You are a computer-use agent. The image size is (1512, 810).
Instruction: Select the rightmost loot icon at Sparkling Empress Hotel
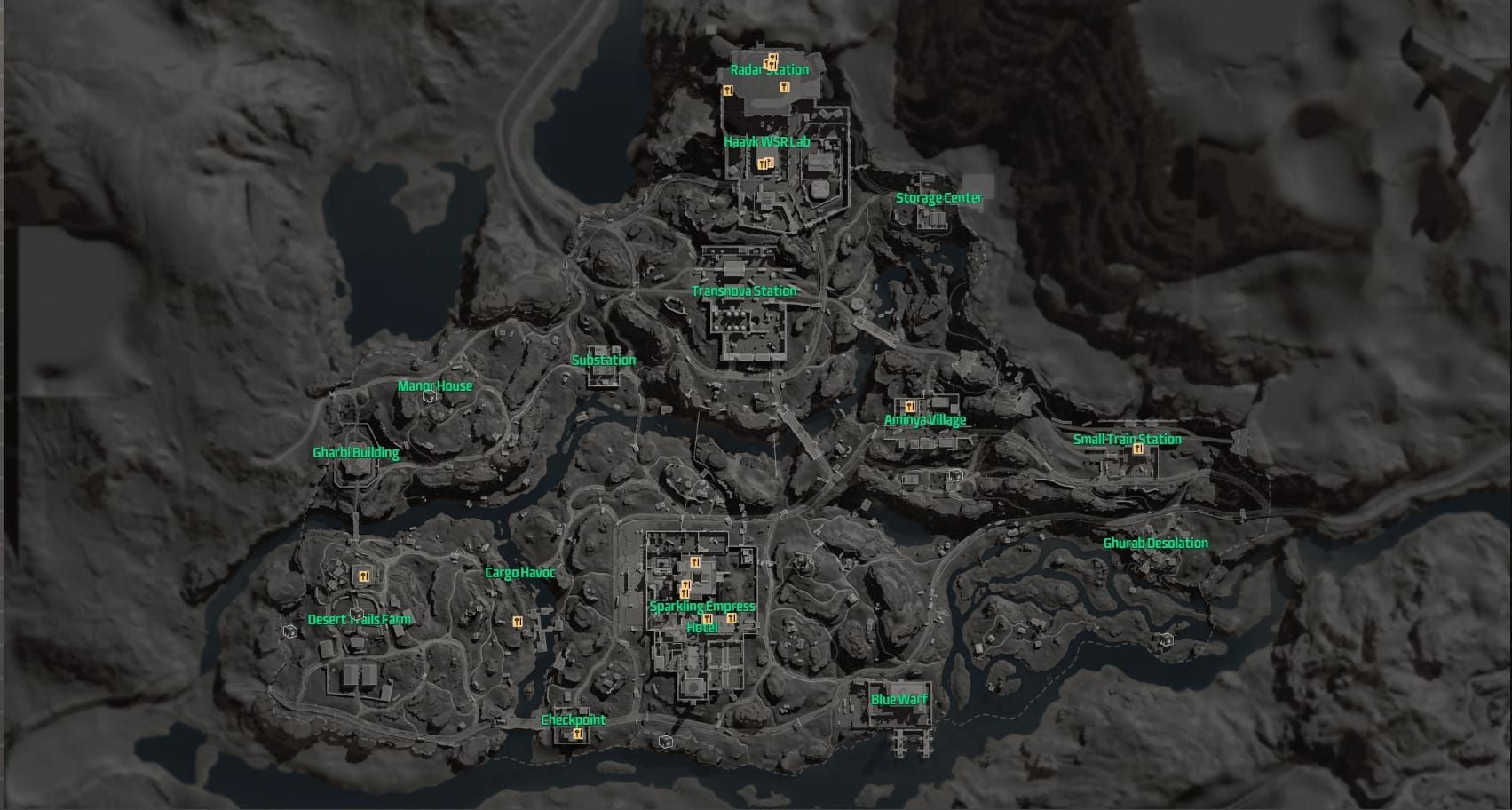click(x=732, y=618)
